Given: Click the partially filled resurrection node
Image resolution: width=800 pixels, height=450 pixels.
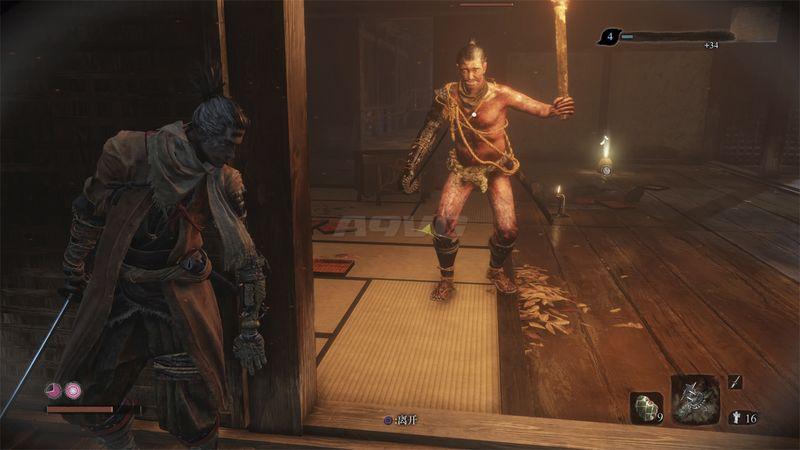Looking at the screenshot, I should coord(54,391).
